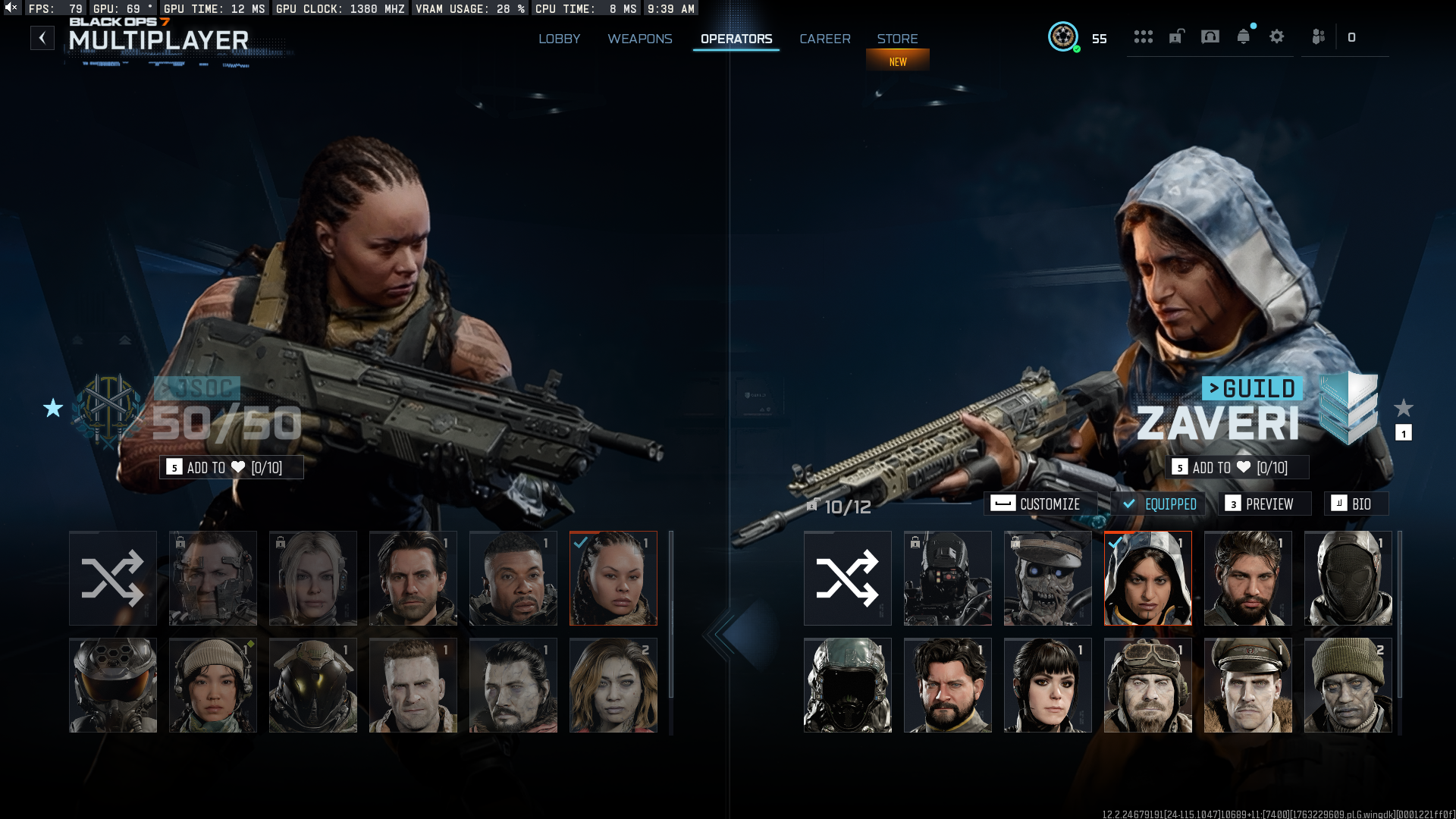Switch to the Career tab
This screenshot has width=1456, height=819.
[x=824, y=39]
